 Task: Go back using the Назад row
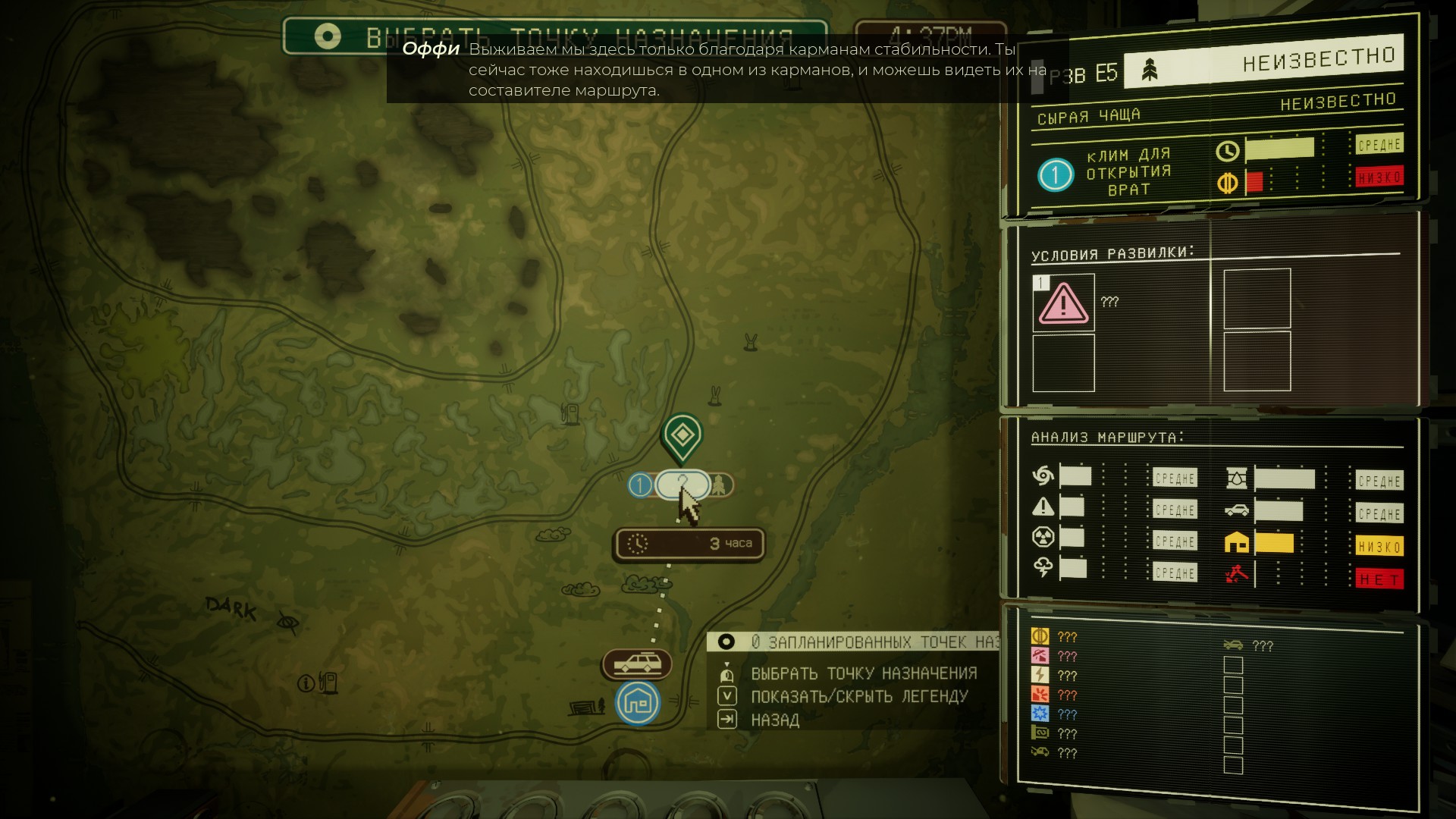coord(774,720)
